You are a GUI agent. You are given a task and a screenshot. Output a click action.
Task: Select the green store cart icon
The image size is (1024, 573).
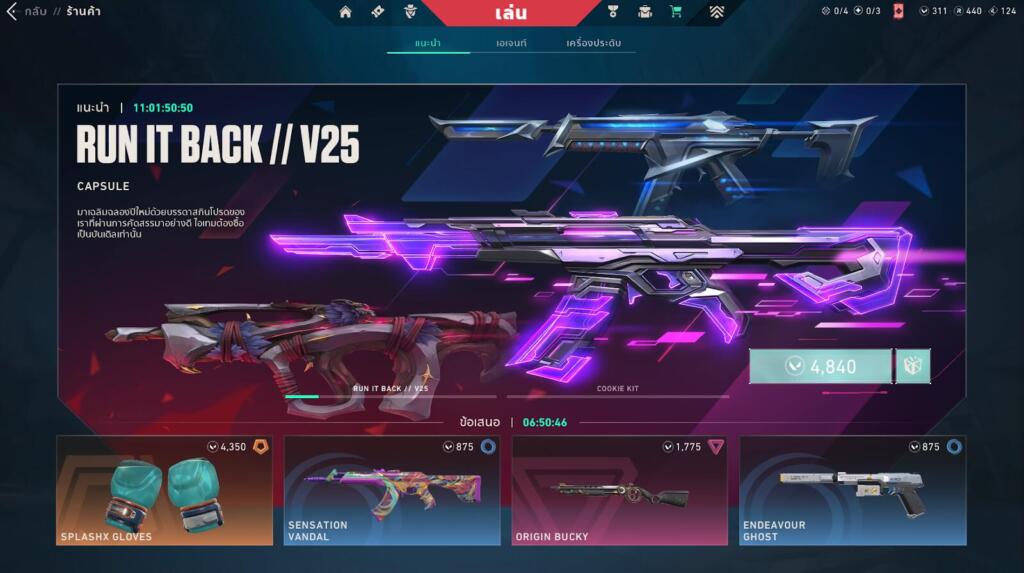coord(676,12)
